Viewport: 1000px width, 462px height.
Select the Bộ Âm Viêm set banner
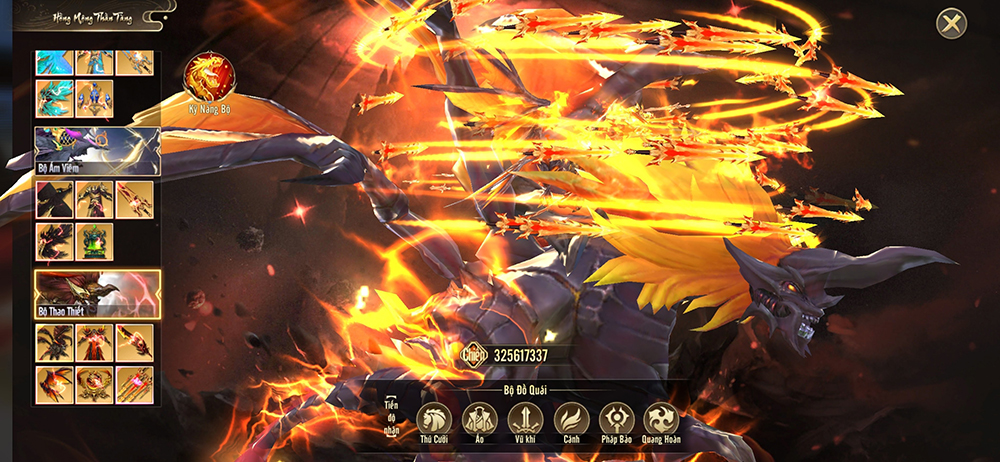(x=97, y=151)
